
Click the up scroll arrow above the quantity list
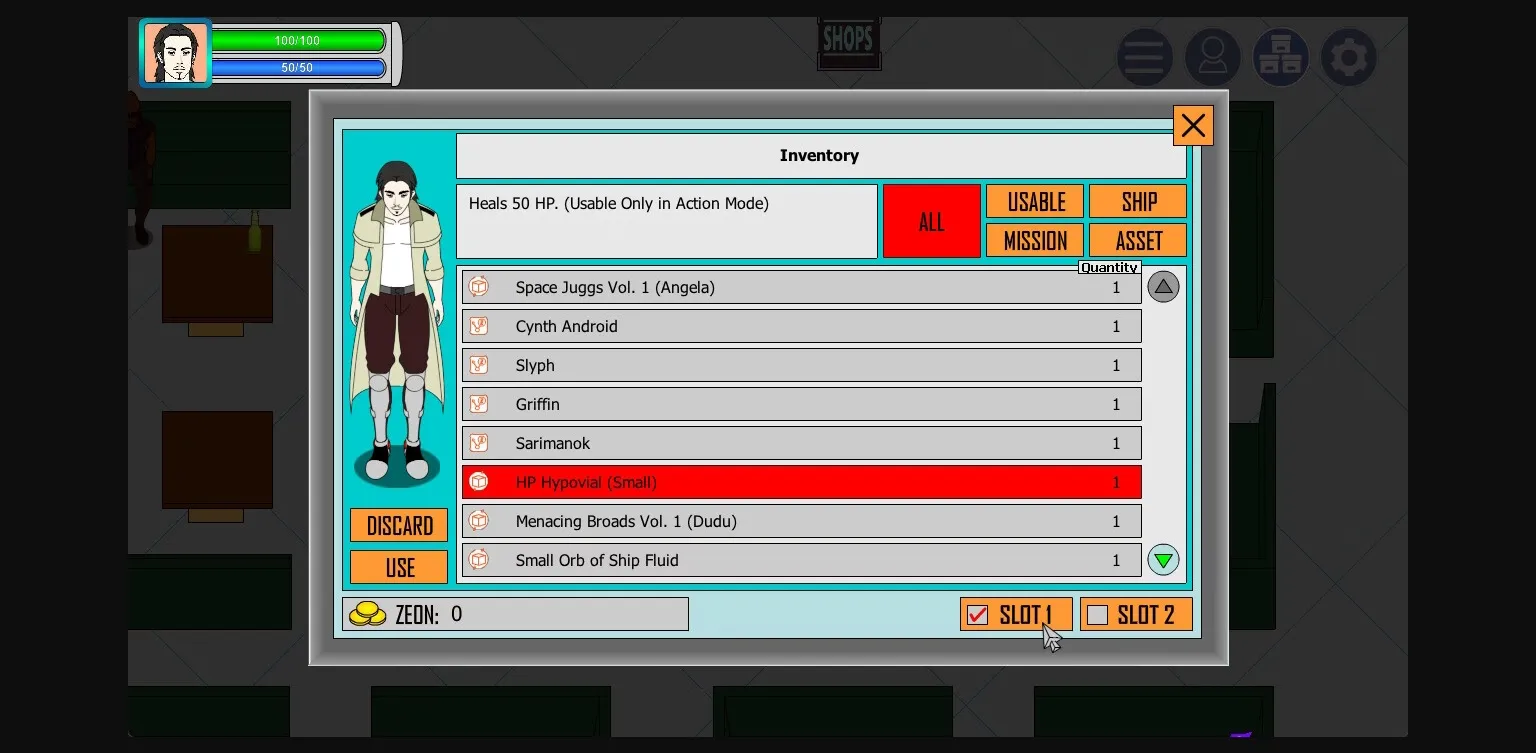1163,286
